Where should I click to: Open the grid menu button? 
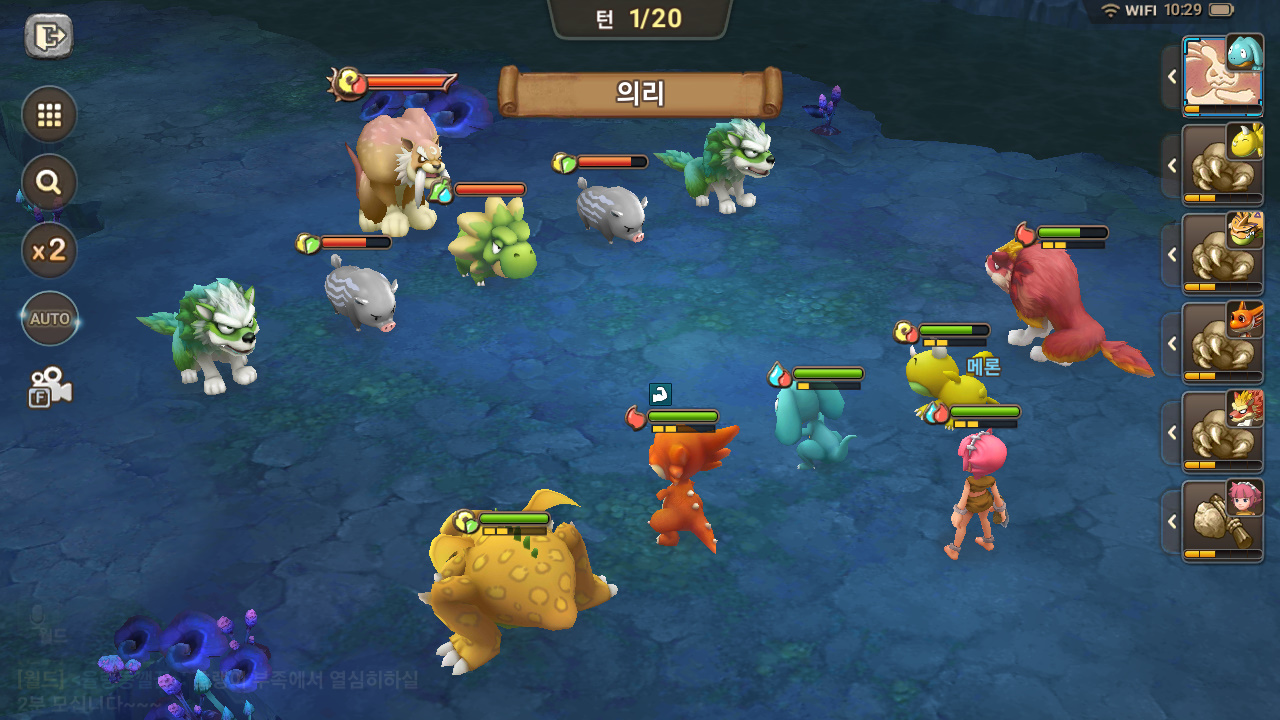(49, 114)
